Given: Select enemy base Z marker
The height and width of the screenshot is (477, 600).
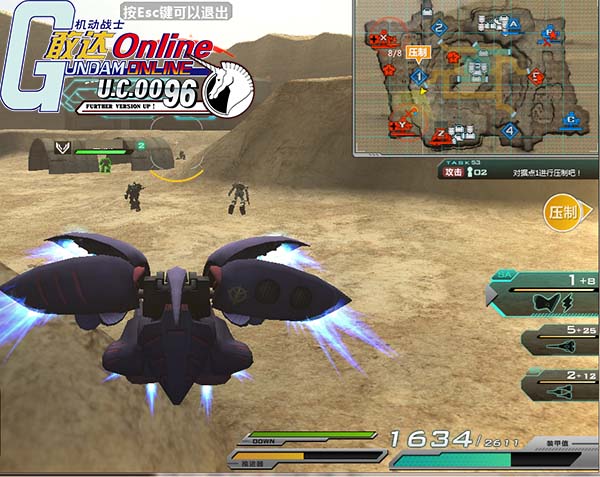Looking at the screenshot, I should tap(440, 134).
